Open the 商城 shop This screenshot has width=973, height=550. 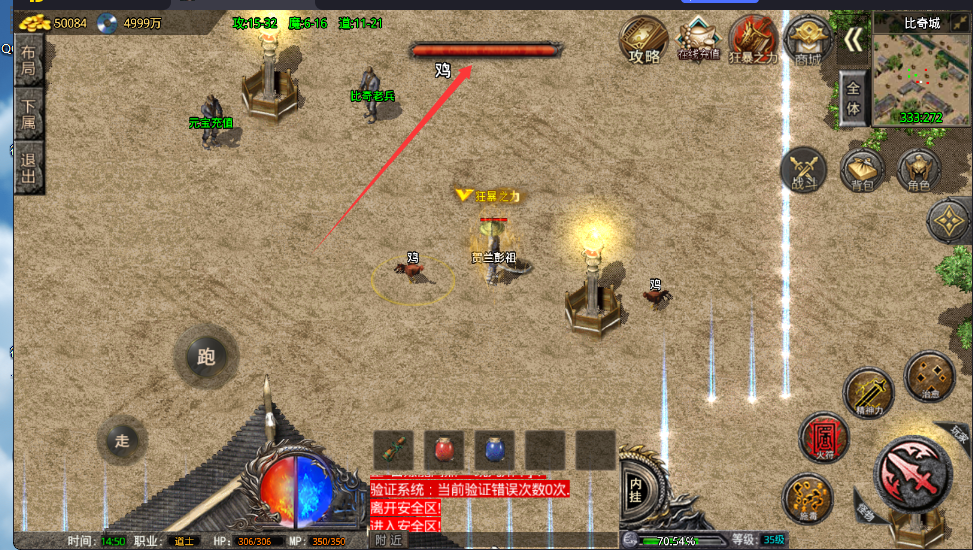(x=807, y=40)
